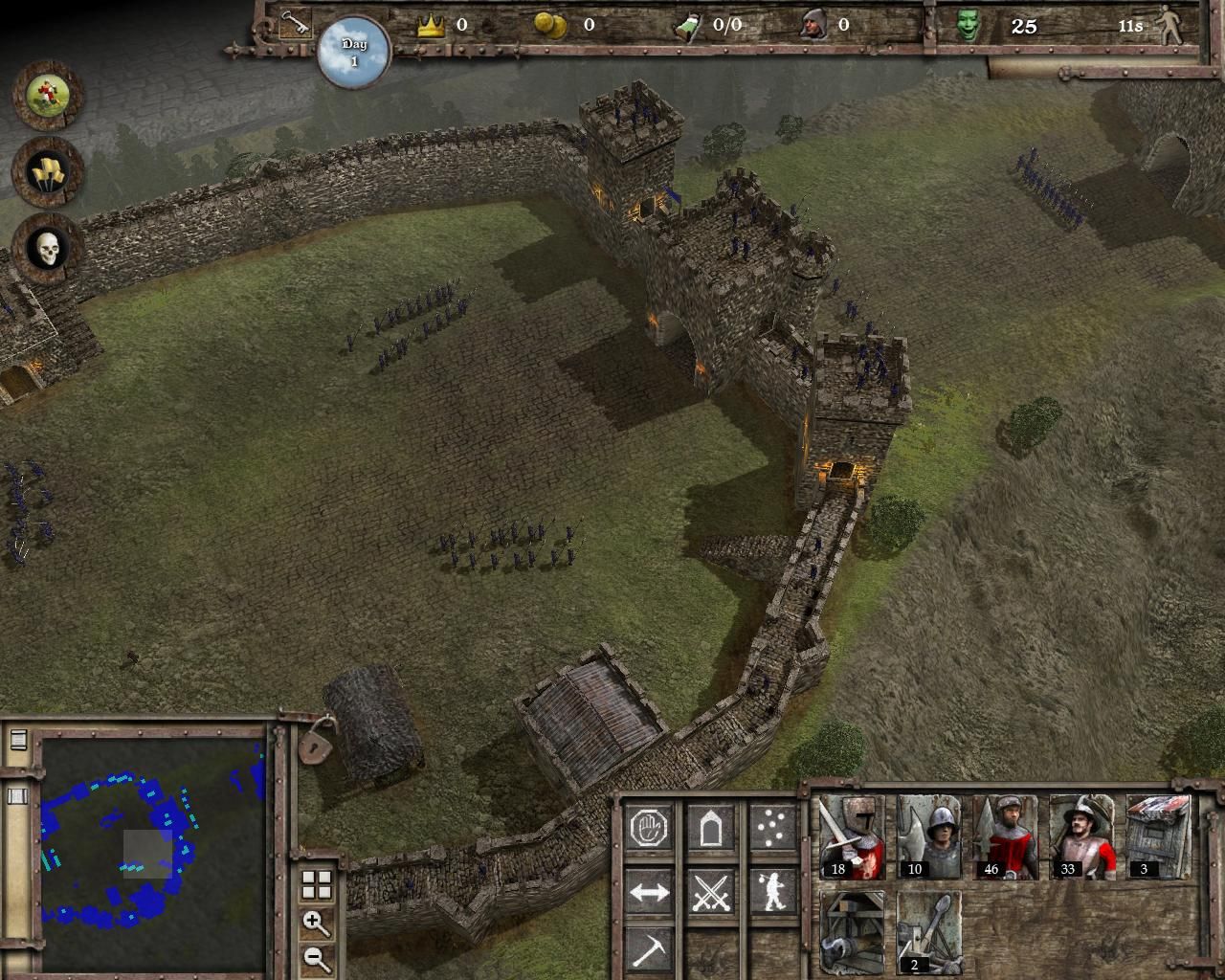Select the scattered dots formation command
Screen dimensions: 1225x980
[771, 828]
